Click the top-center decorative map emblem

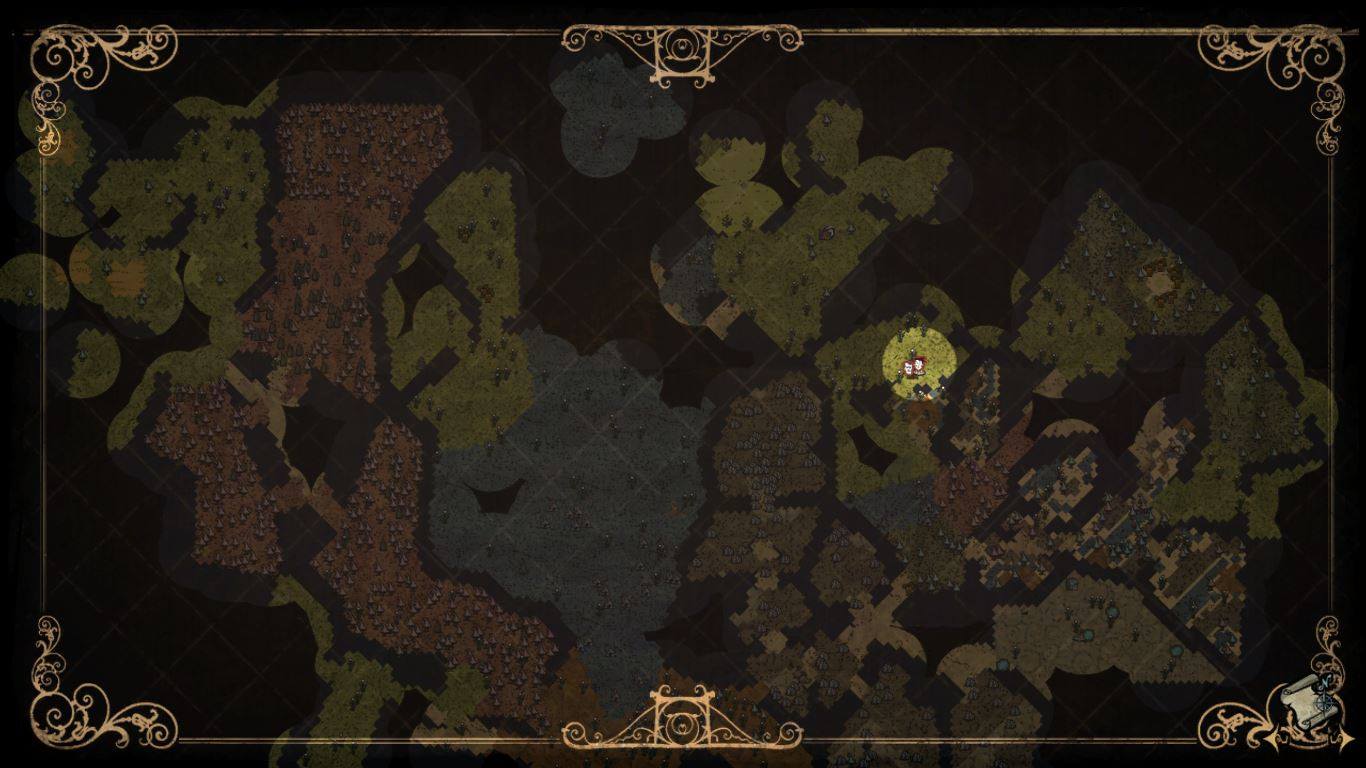click(x=683, y=45)
